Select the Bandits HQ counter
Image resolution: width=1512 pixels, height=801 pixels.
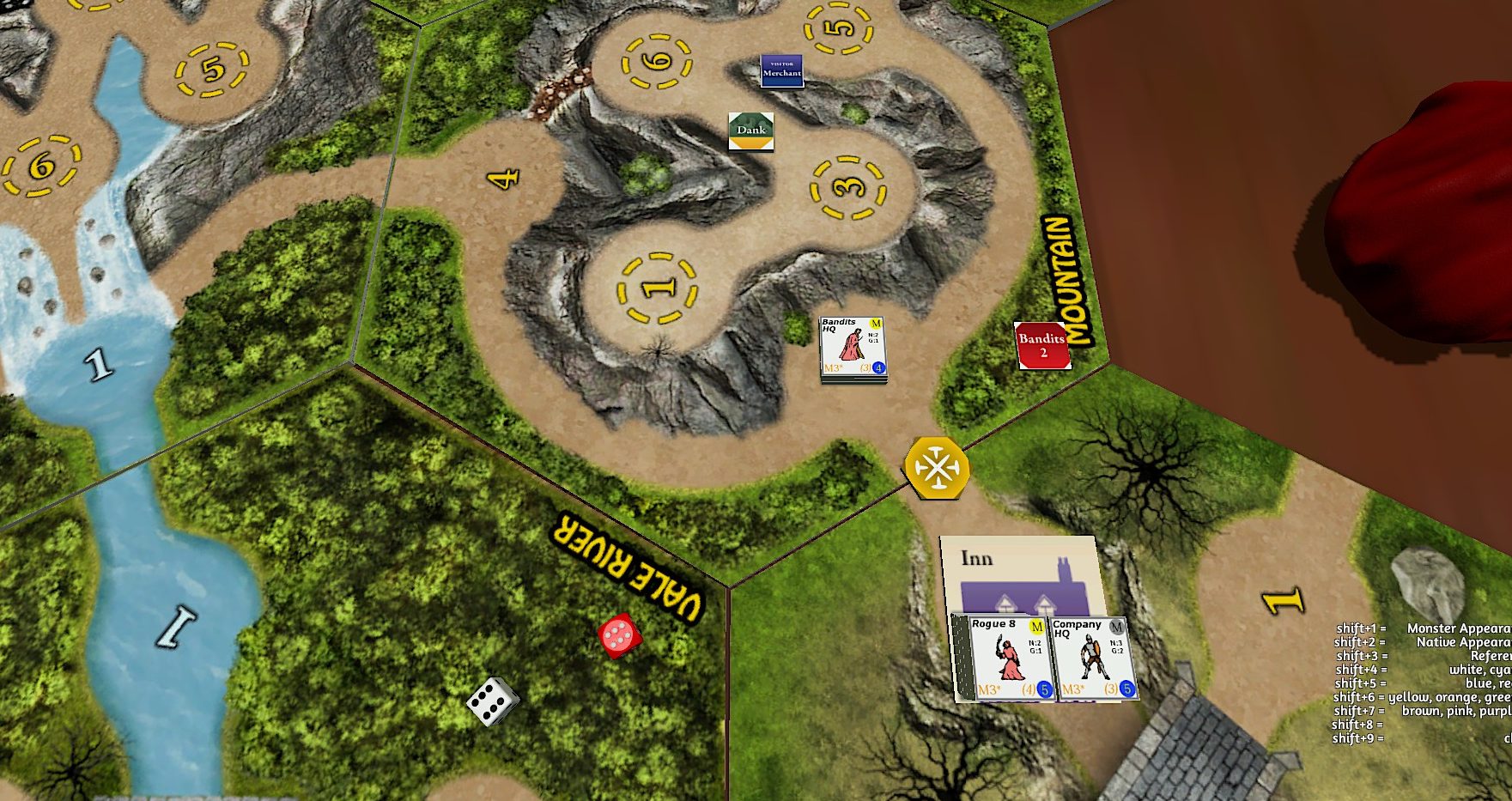(853, 348)
